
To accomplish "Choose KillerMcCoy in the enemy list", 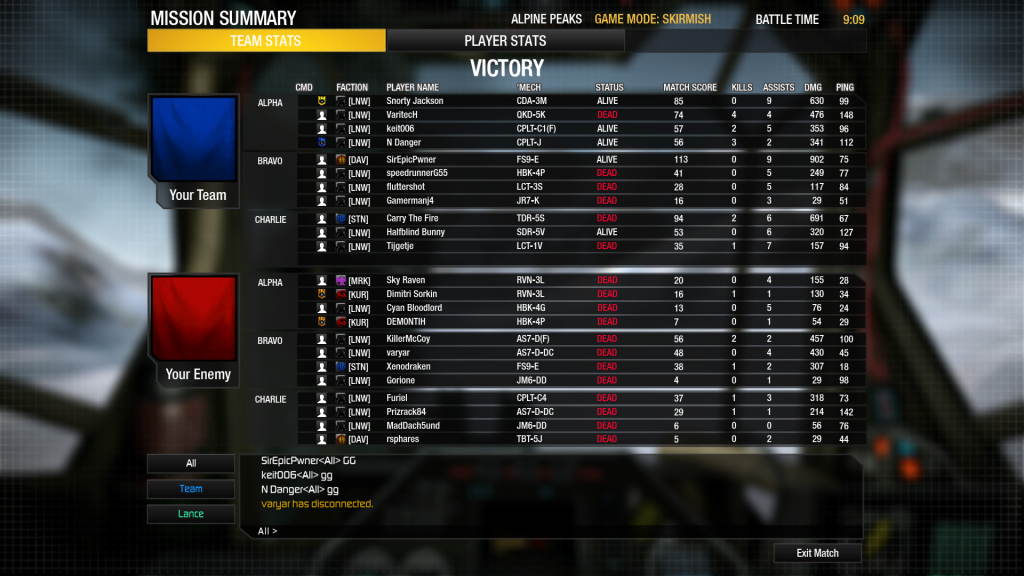I will click(408, 339).
